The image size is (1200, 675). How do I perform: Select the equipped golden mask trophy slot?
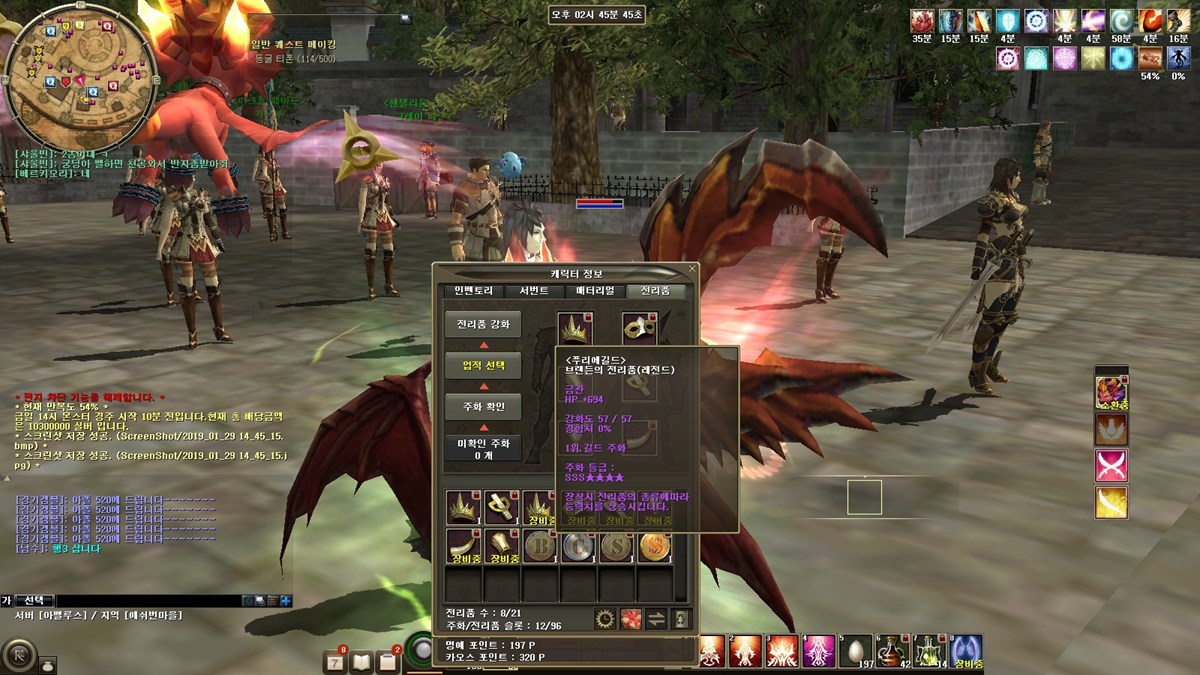638,327
